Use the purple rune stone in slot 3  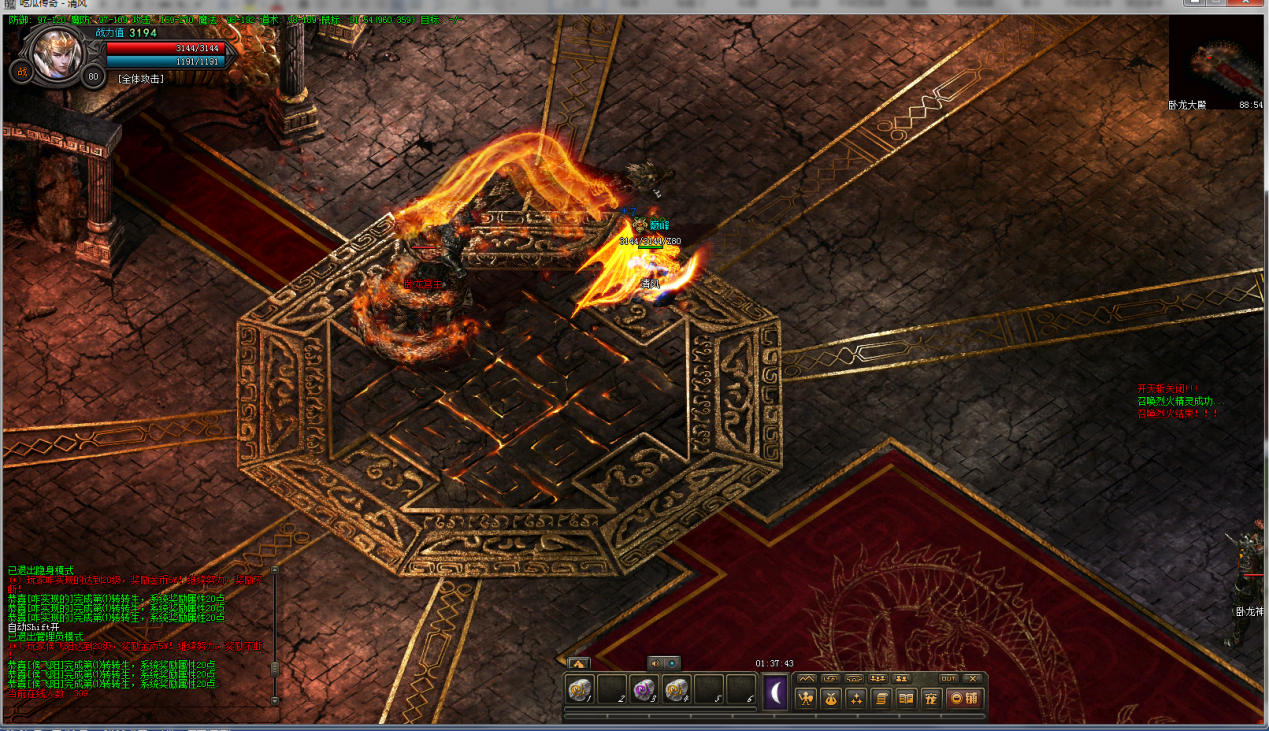click(644, 689)
